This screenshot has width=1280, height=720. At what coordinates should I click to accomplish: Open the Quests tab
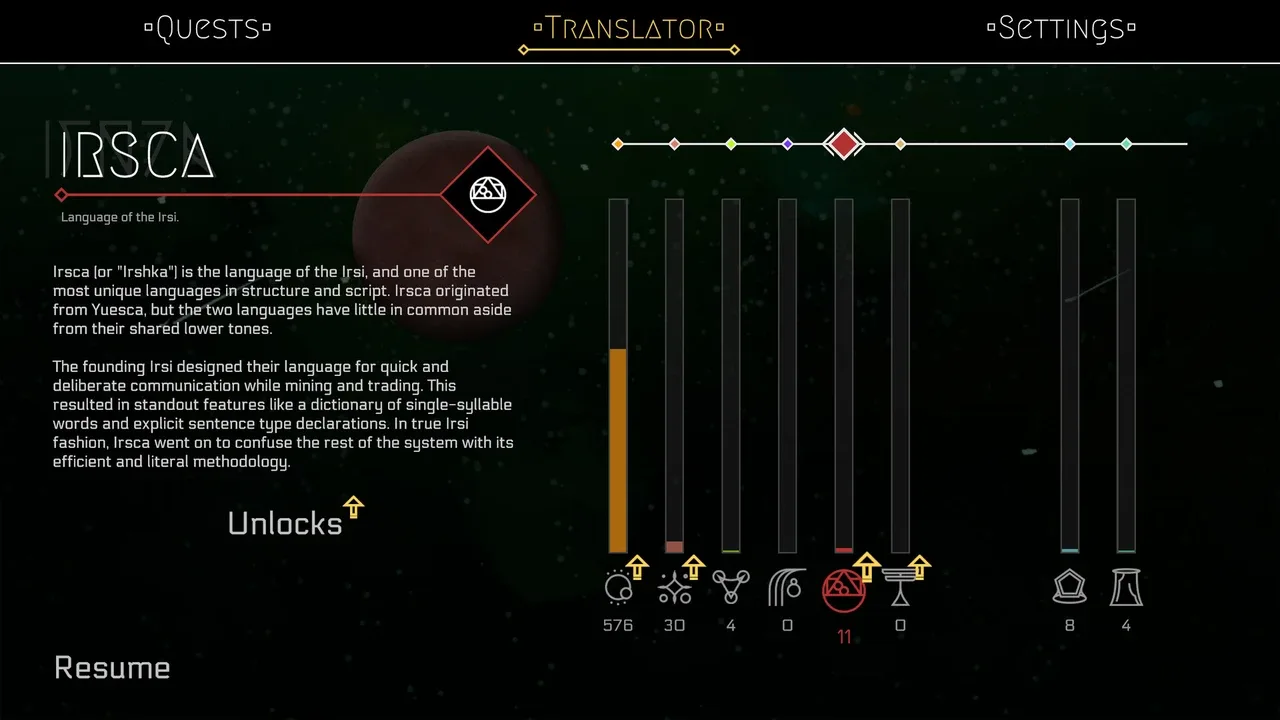208,28
